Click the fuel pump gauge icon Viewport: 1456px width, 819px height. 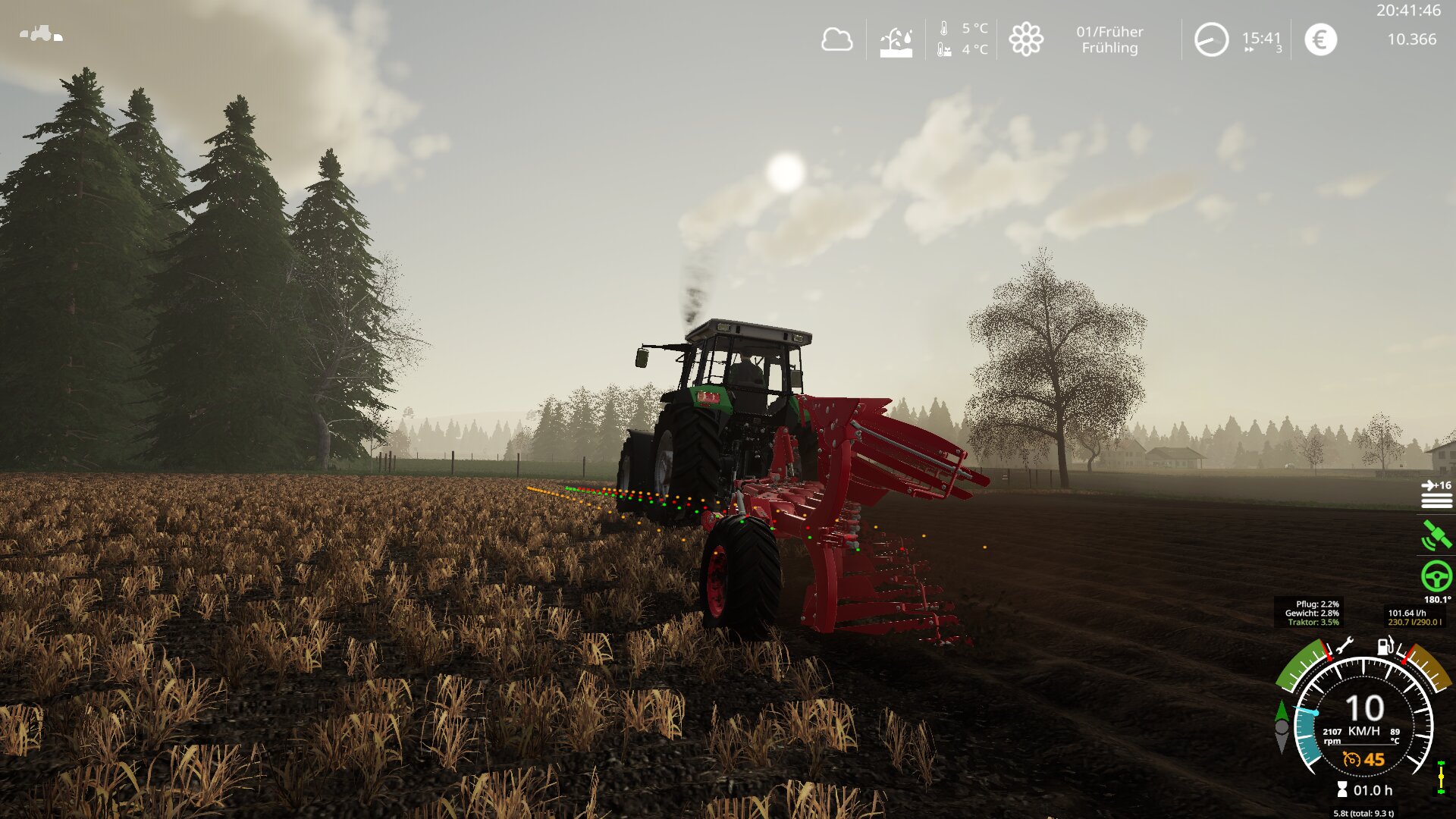[x=1385, y=646]
